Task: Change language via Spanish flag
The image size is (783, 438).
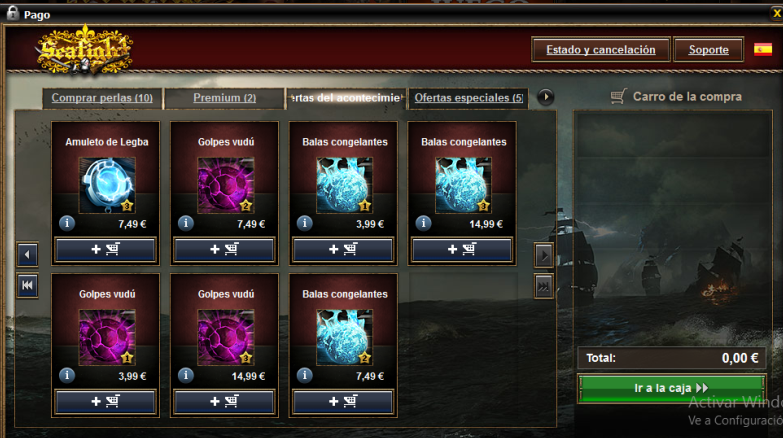Action: pos(763,49)
